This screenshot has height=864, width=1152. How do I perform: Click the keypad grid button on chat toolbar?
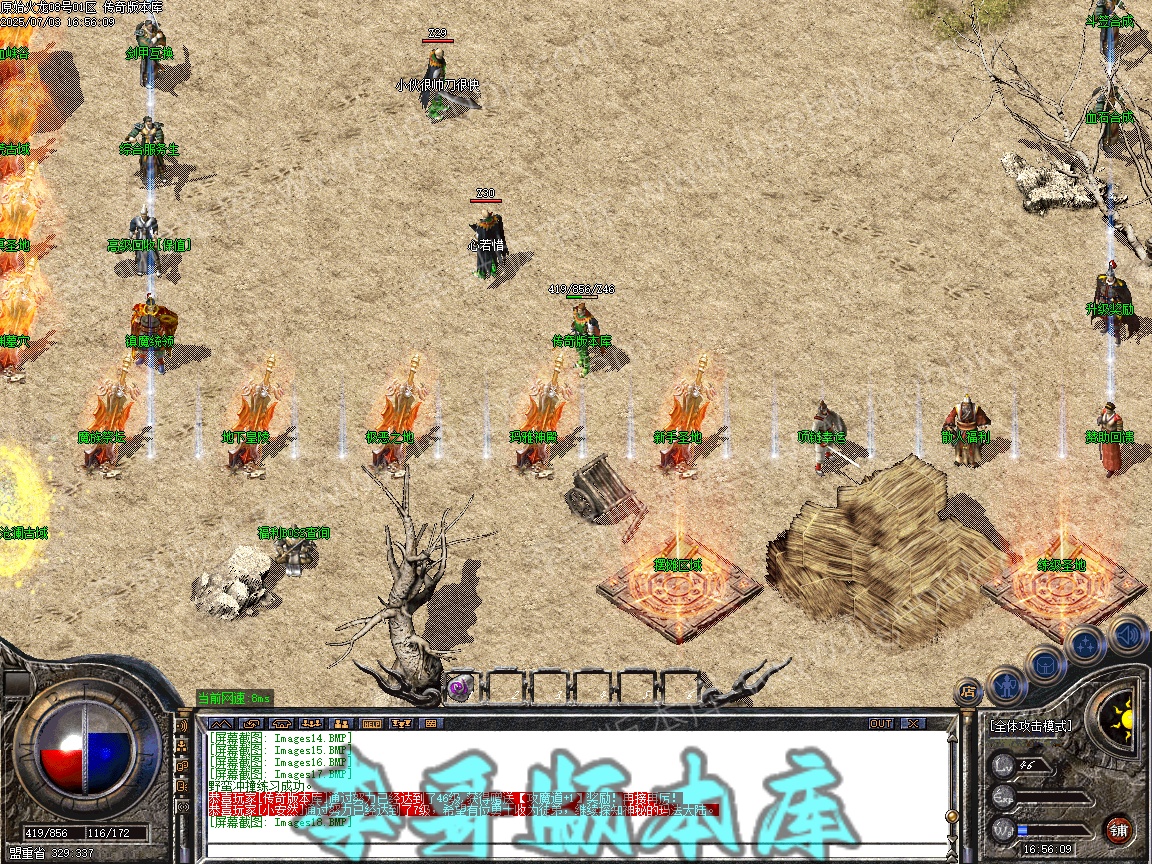coord(431,723)
